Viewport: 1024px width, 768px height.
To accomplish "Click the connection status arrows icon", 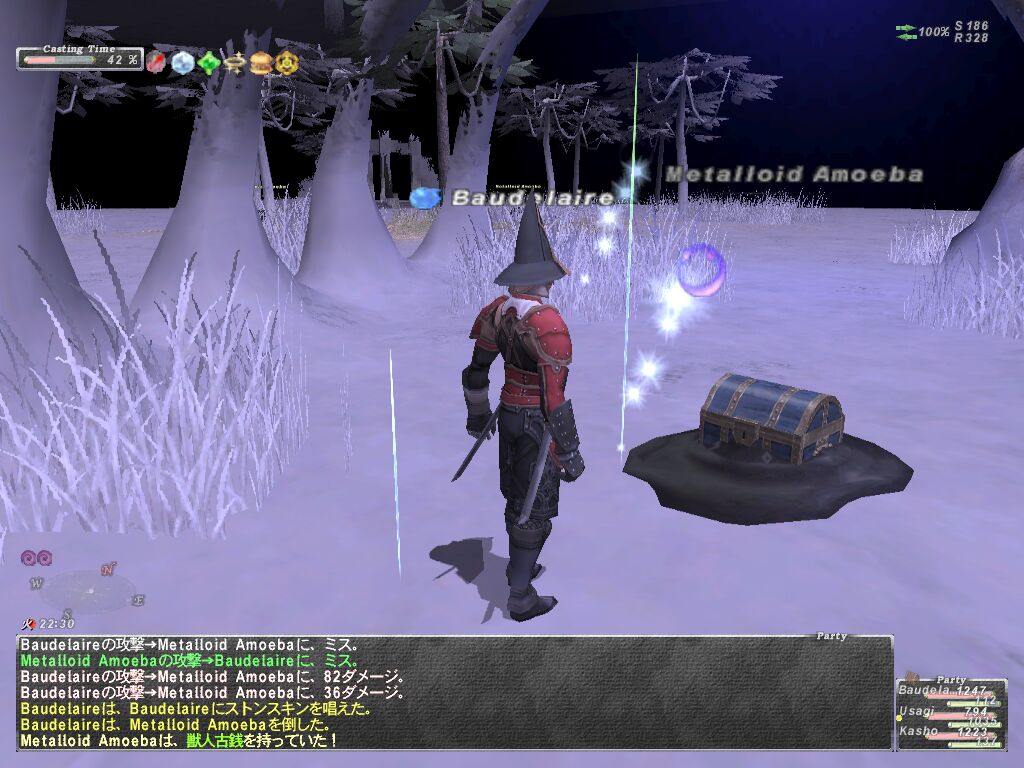I will tap(906, 33).
